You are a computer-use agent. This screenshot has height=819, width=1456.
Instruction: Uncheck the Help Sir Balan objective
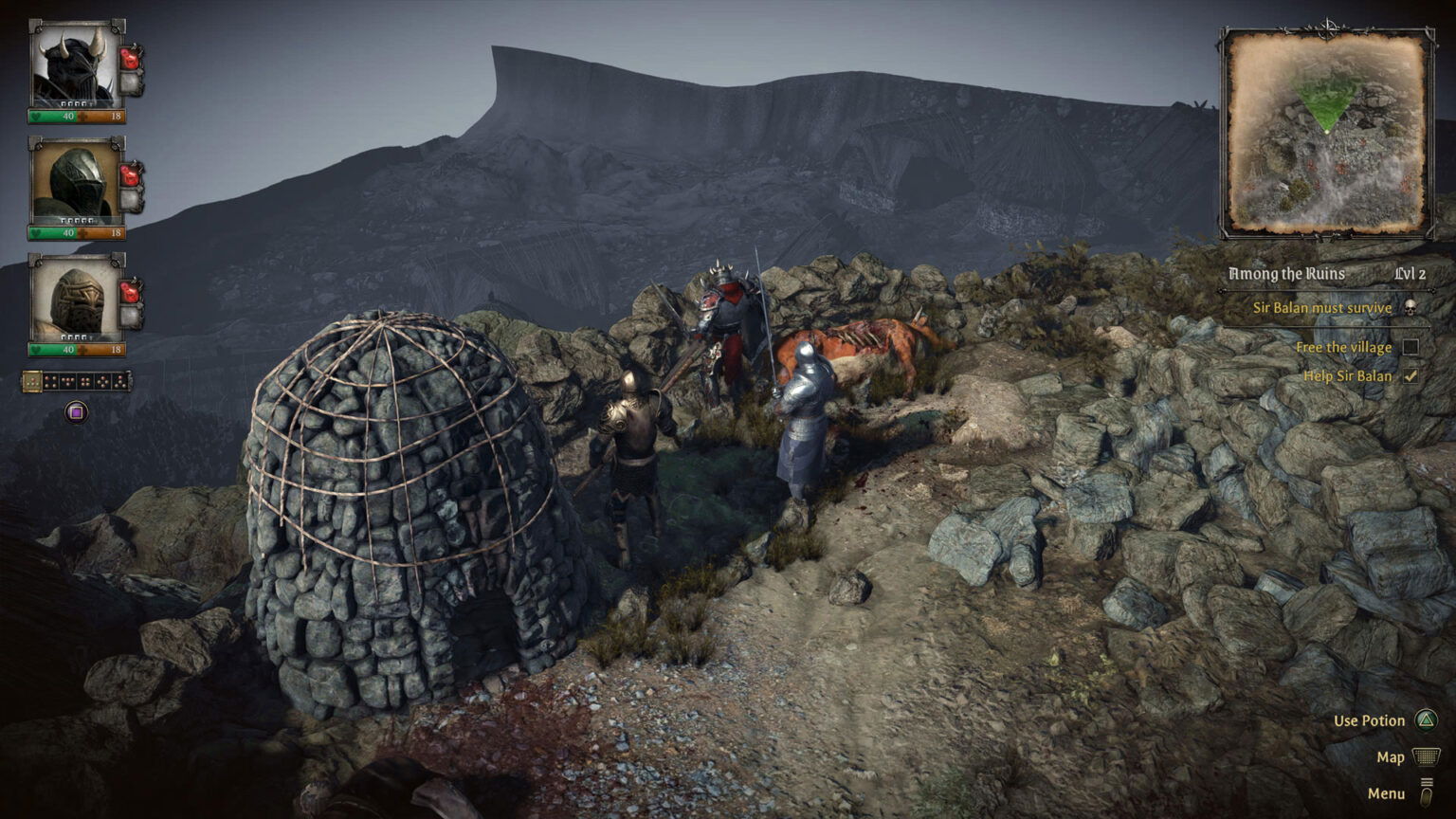pyautogui.click(x=1411, y=376)
